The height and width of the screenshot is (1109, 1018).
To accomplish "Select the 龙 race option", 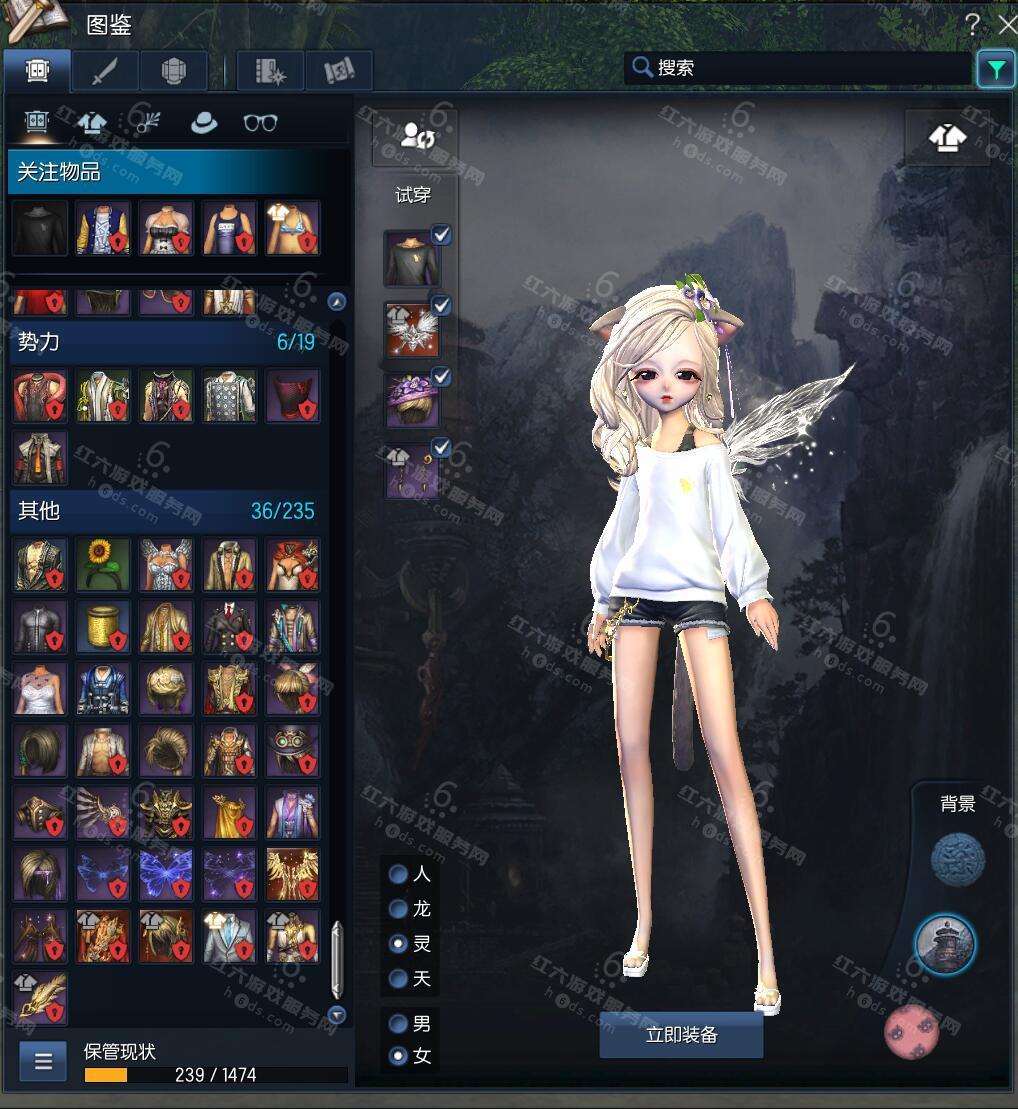I will (x=399, y=909).
